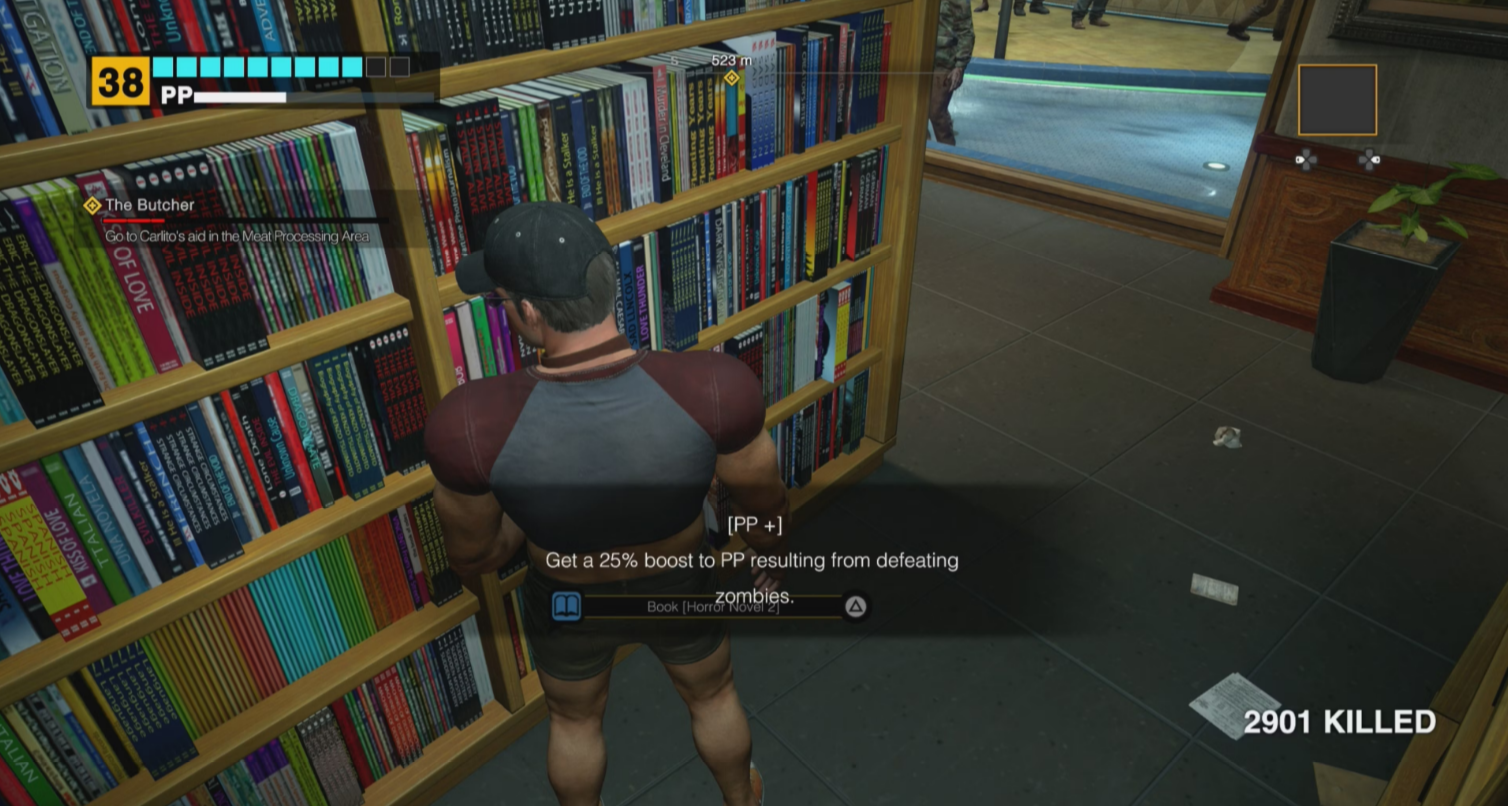Select The Butcher objective tracker

(x=150, y=205)
